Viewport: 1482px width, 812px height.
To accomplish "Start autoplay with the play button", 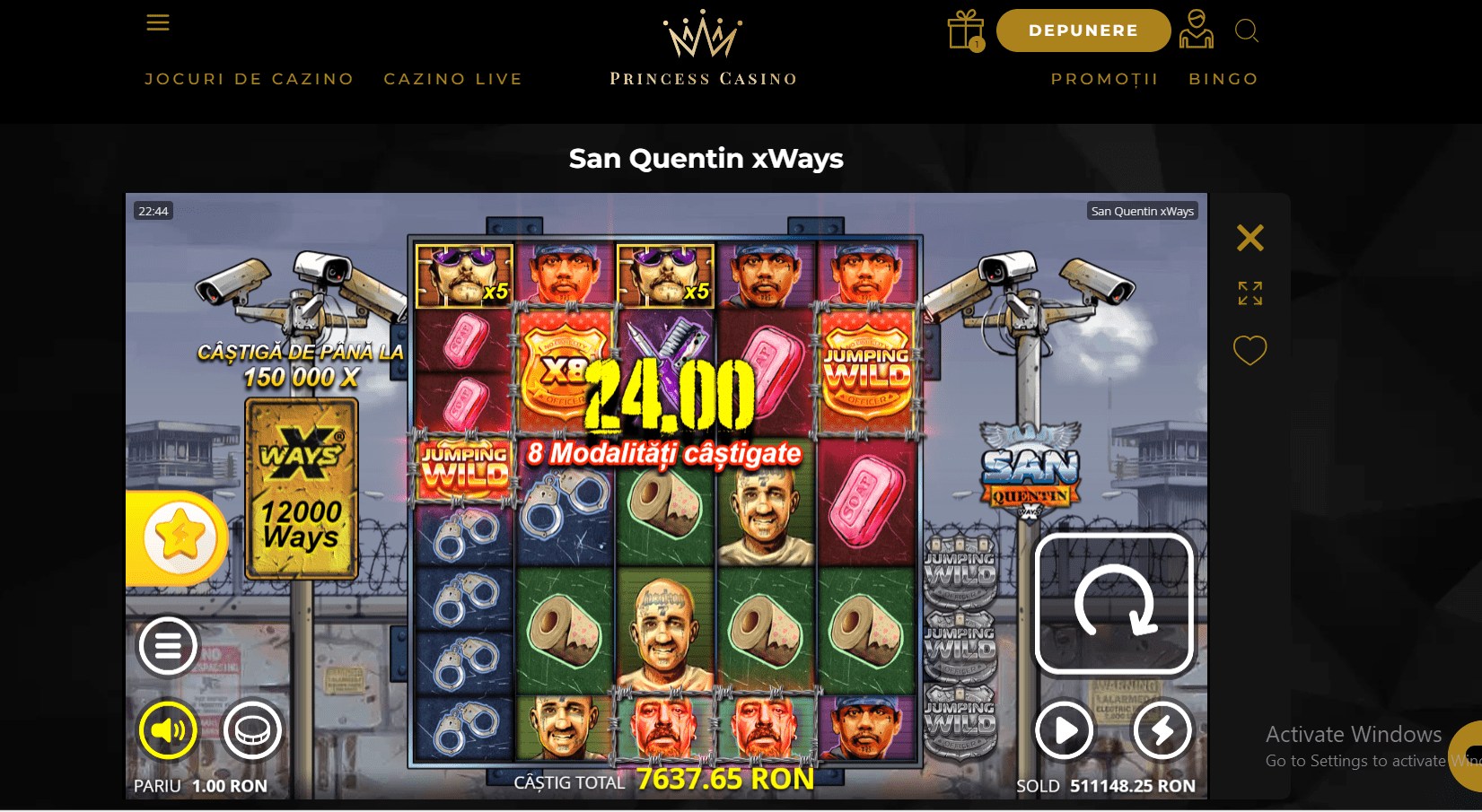I will click(1065, 730).
